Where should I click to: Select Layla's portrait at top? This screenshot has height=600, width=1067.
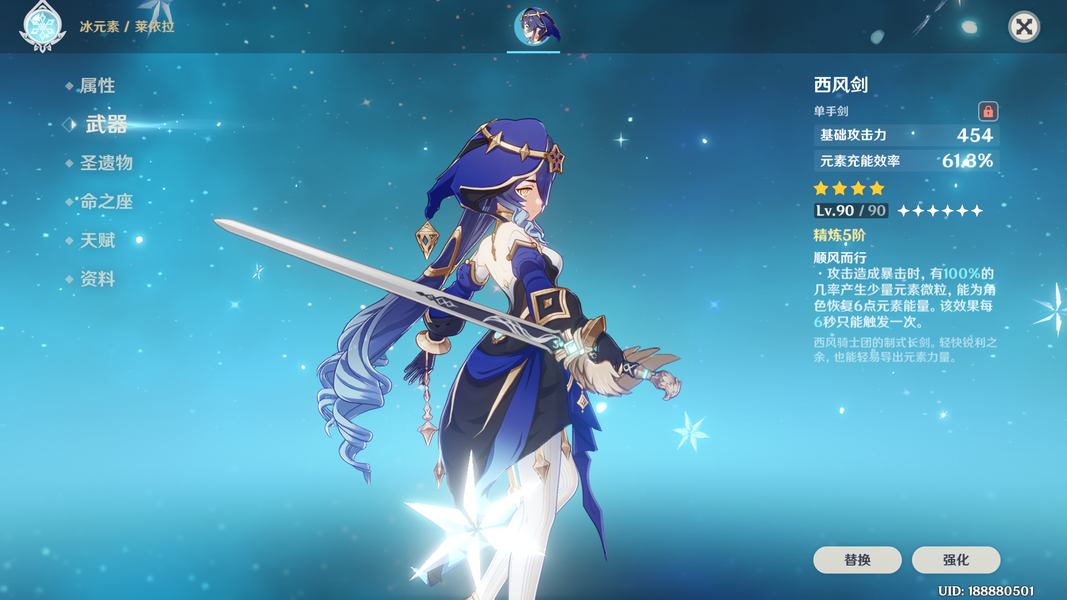pyautogui.click(x=534, y=27)
